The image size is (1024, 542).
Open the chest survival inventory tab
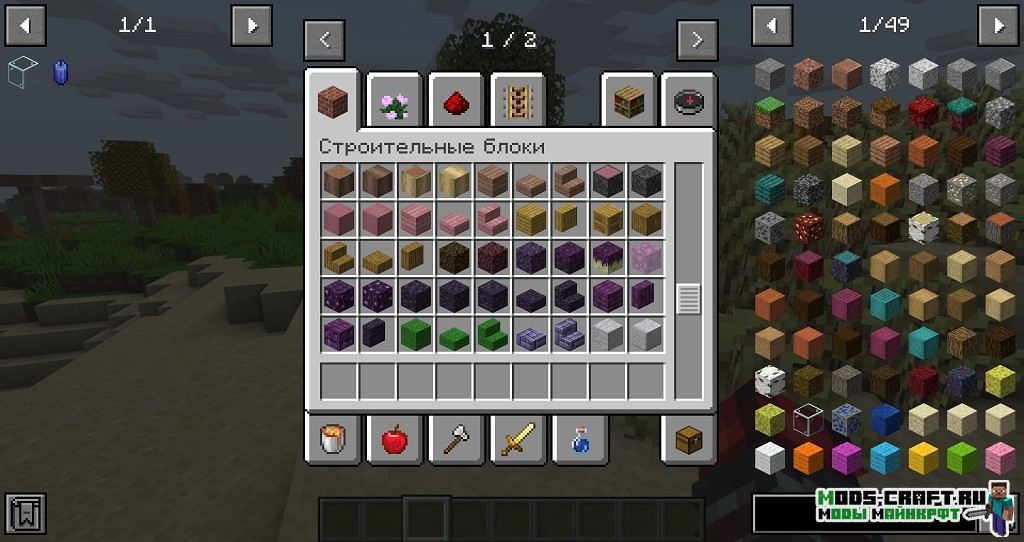point(688,438)
